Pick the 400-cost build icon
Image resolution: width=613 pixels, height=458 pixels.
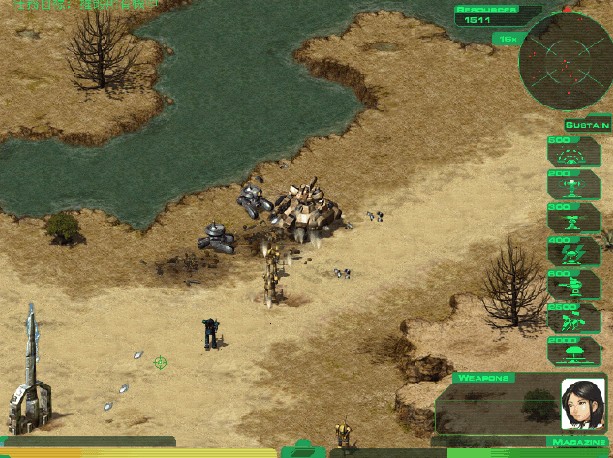(573, 252)
